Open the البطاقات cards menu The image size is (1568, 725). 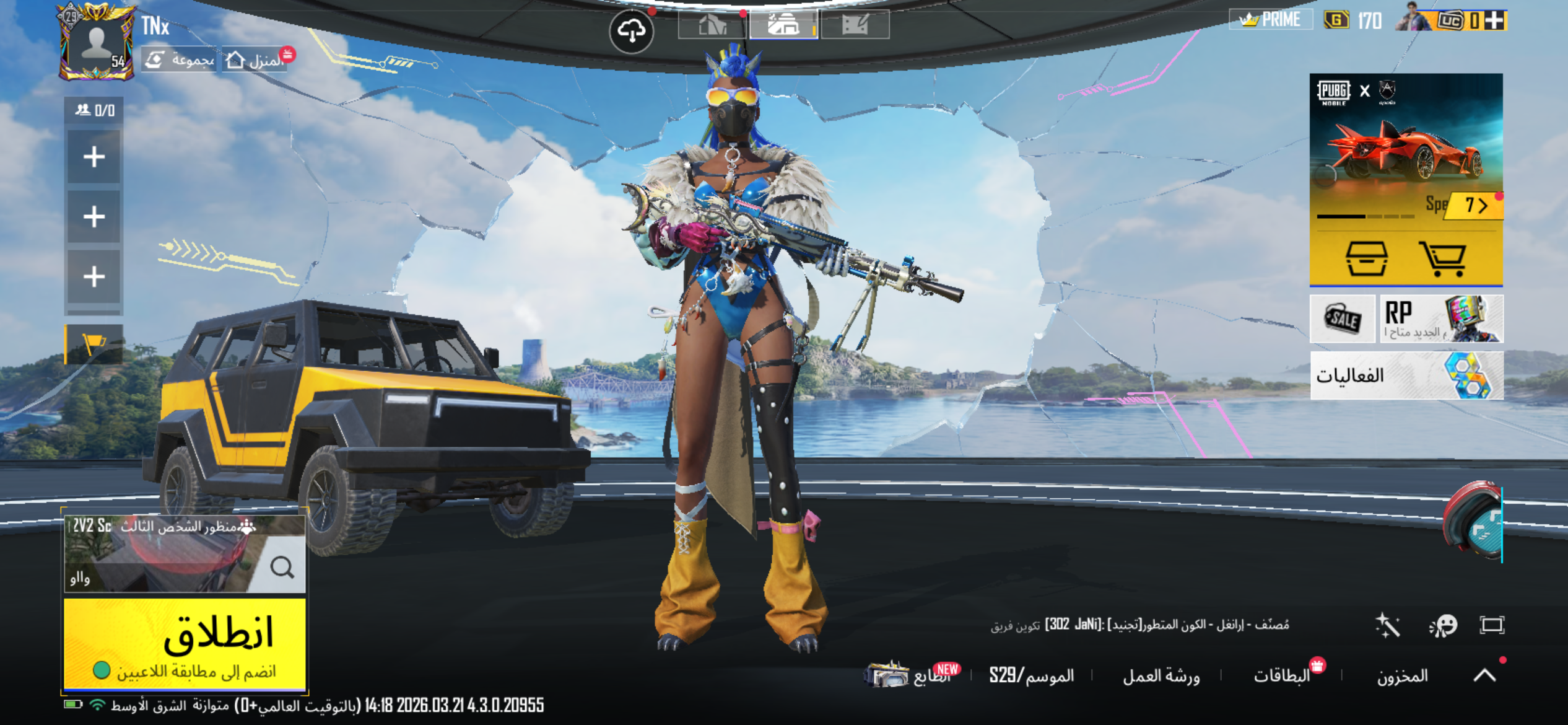click(x=1282, y=675)
